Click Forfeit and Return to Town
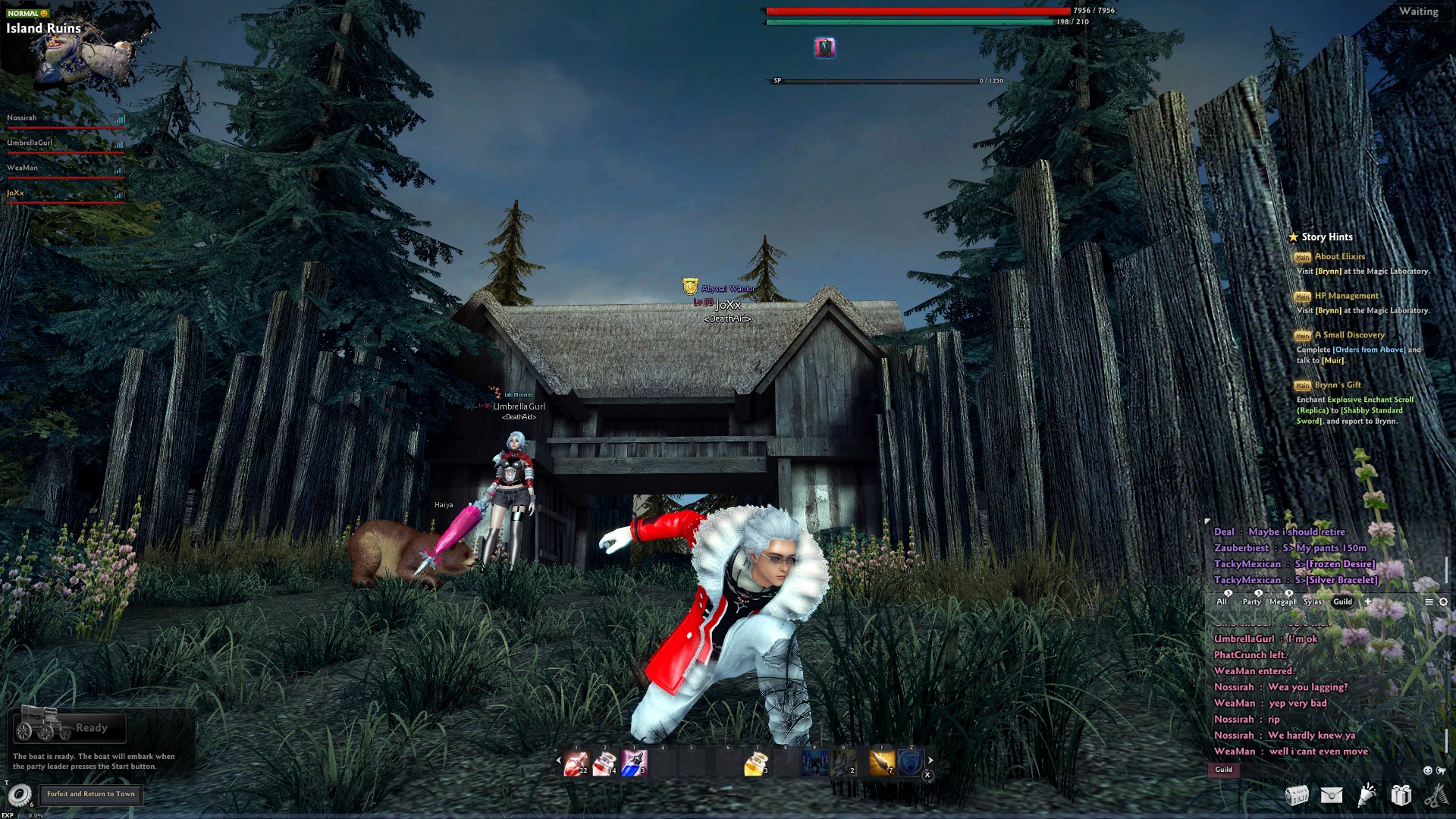Screen dimensions: 1456x819 click(91, 794)
